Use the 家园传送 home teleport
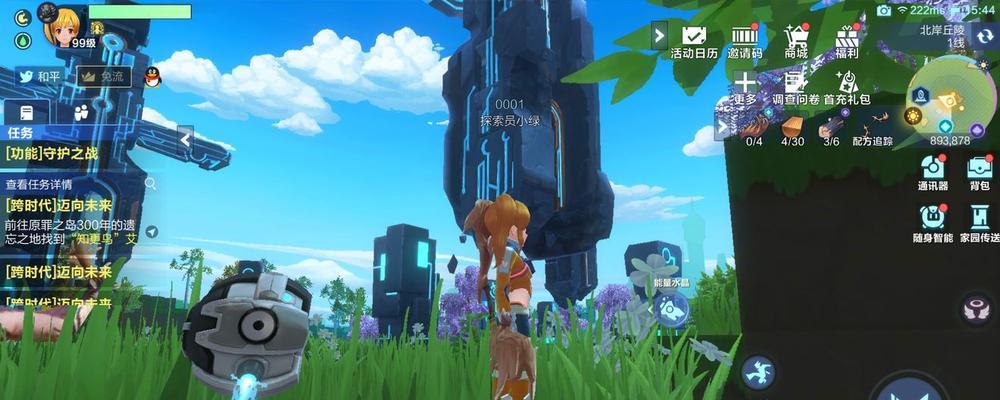The width and height of the screenshot is (1000, 400). coord(979,222)
